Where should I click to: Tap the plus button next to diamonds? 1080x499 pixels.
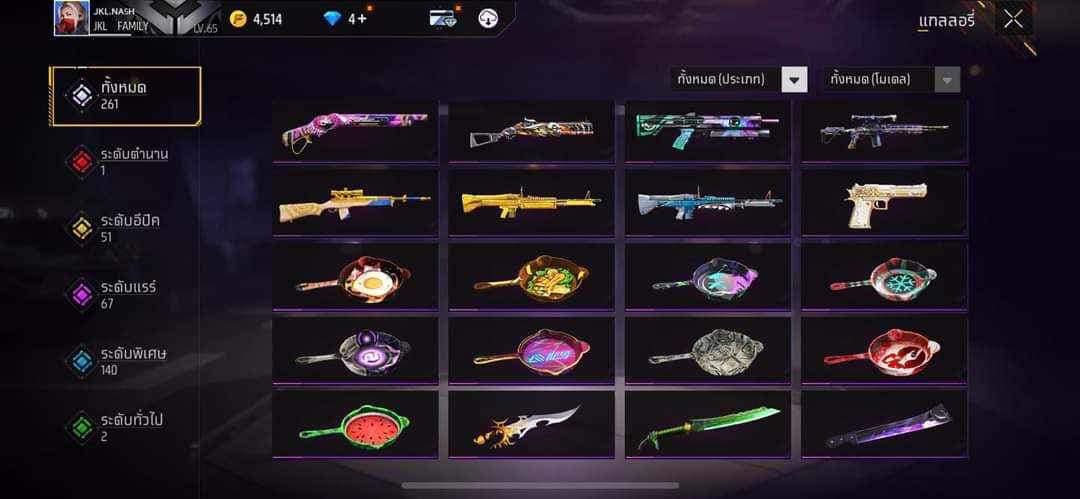[362, 18]
